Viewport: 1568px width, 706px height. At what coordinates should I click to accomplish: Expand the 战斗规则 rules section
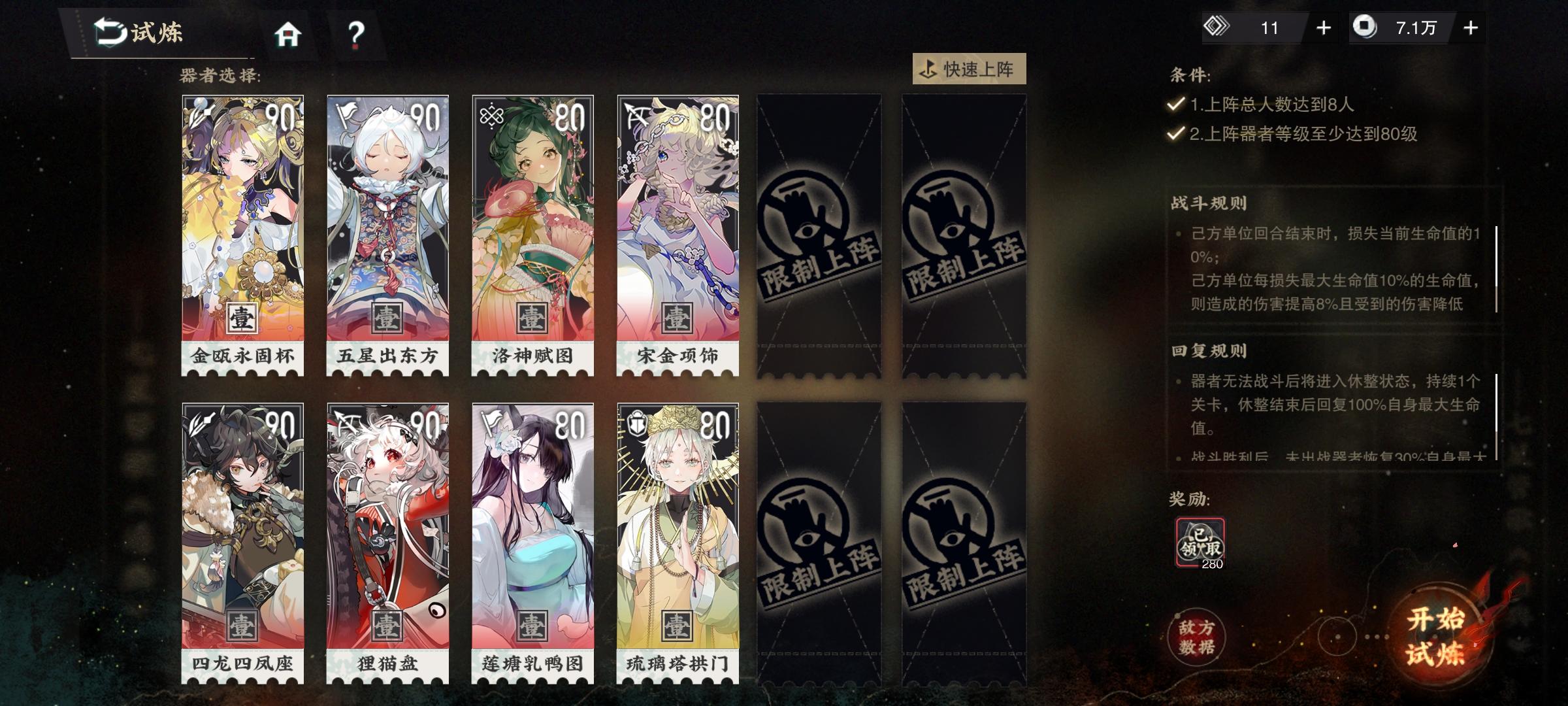tap(1209, 202)
